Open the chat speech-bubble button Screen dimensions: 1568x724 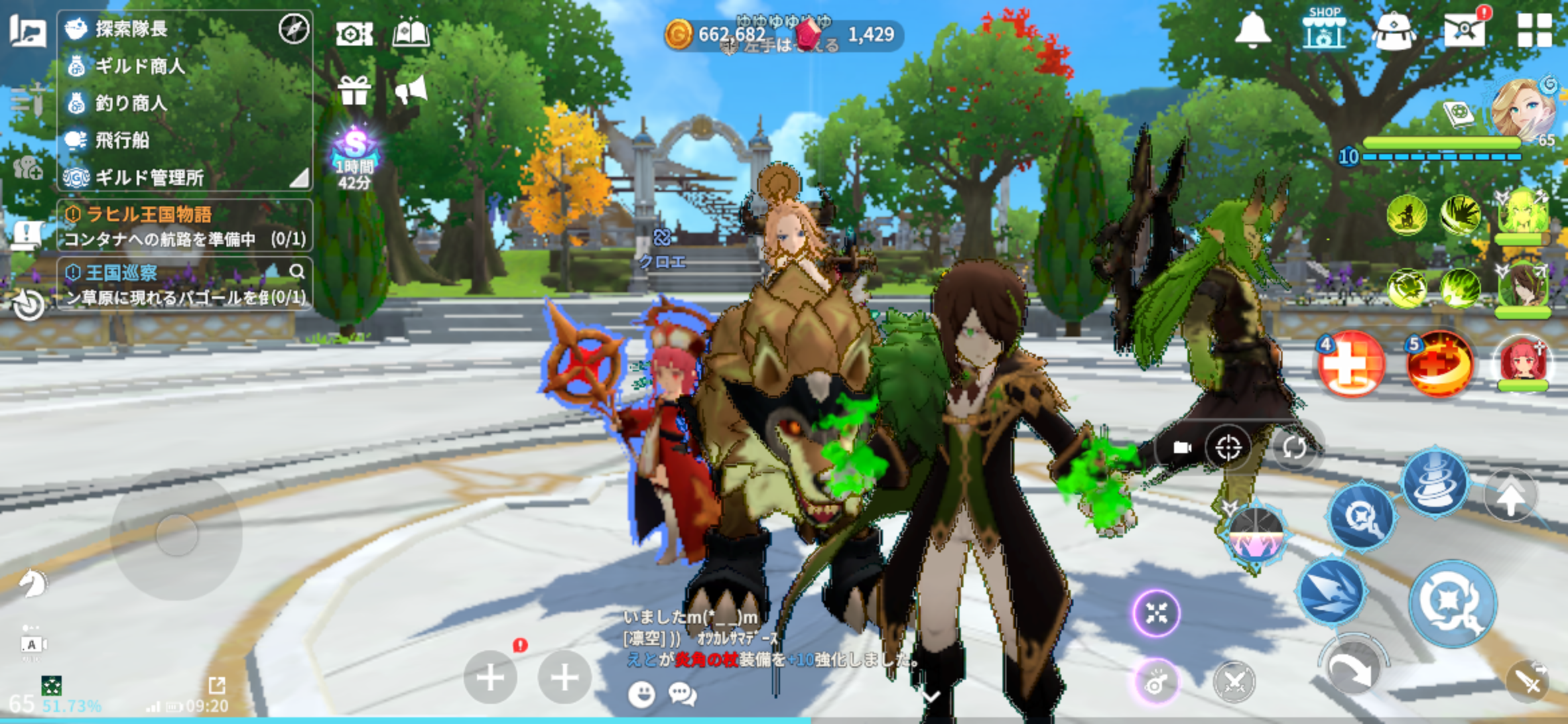(x=682, y=694)
